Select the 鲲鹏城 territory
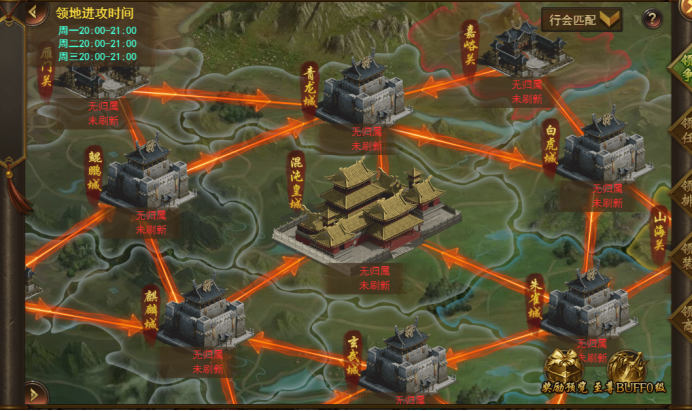Screen dimensions: 692x411 click(x=147, y=175)
